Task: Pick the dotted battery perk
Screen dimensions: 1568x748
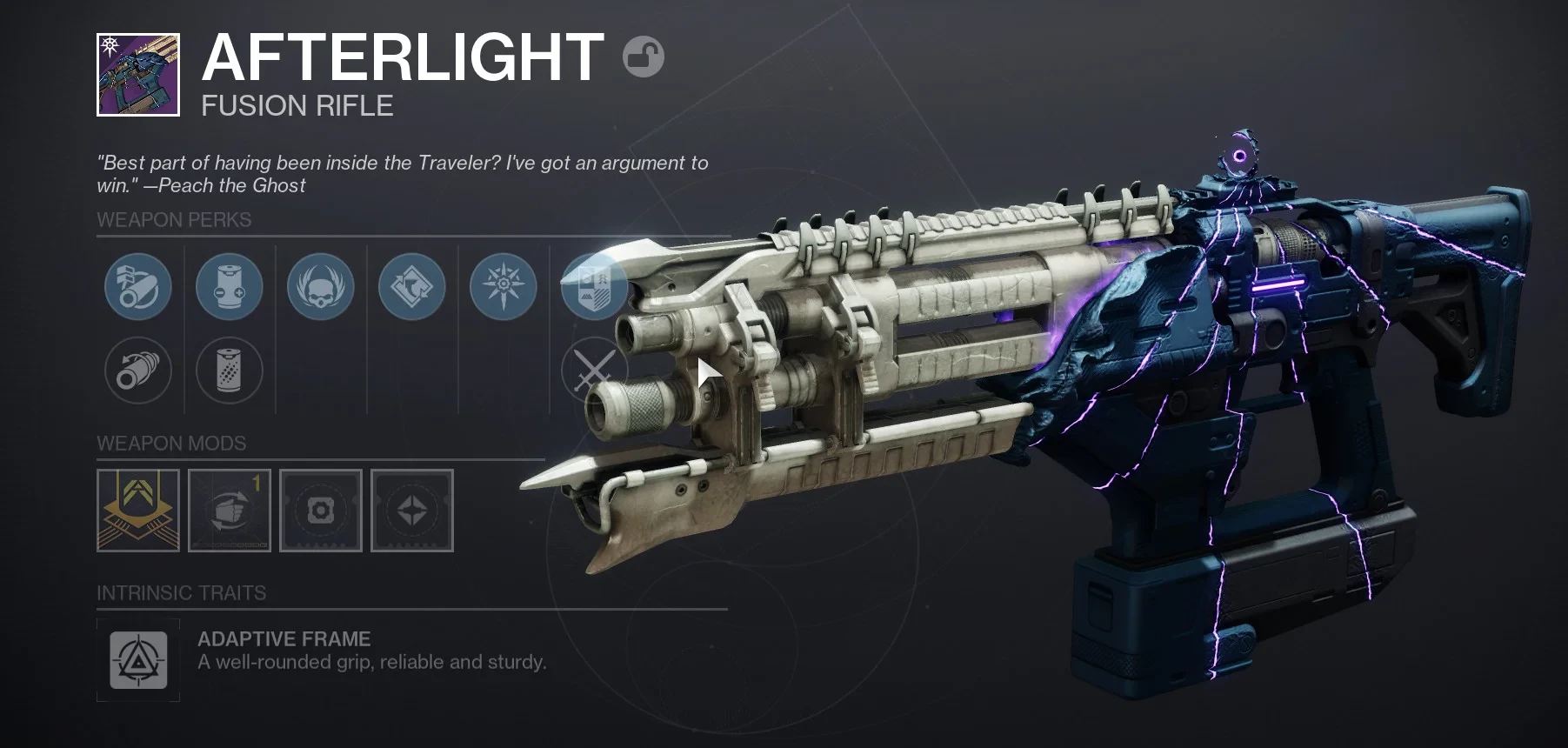Action: pos(230,371)
